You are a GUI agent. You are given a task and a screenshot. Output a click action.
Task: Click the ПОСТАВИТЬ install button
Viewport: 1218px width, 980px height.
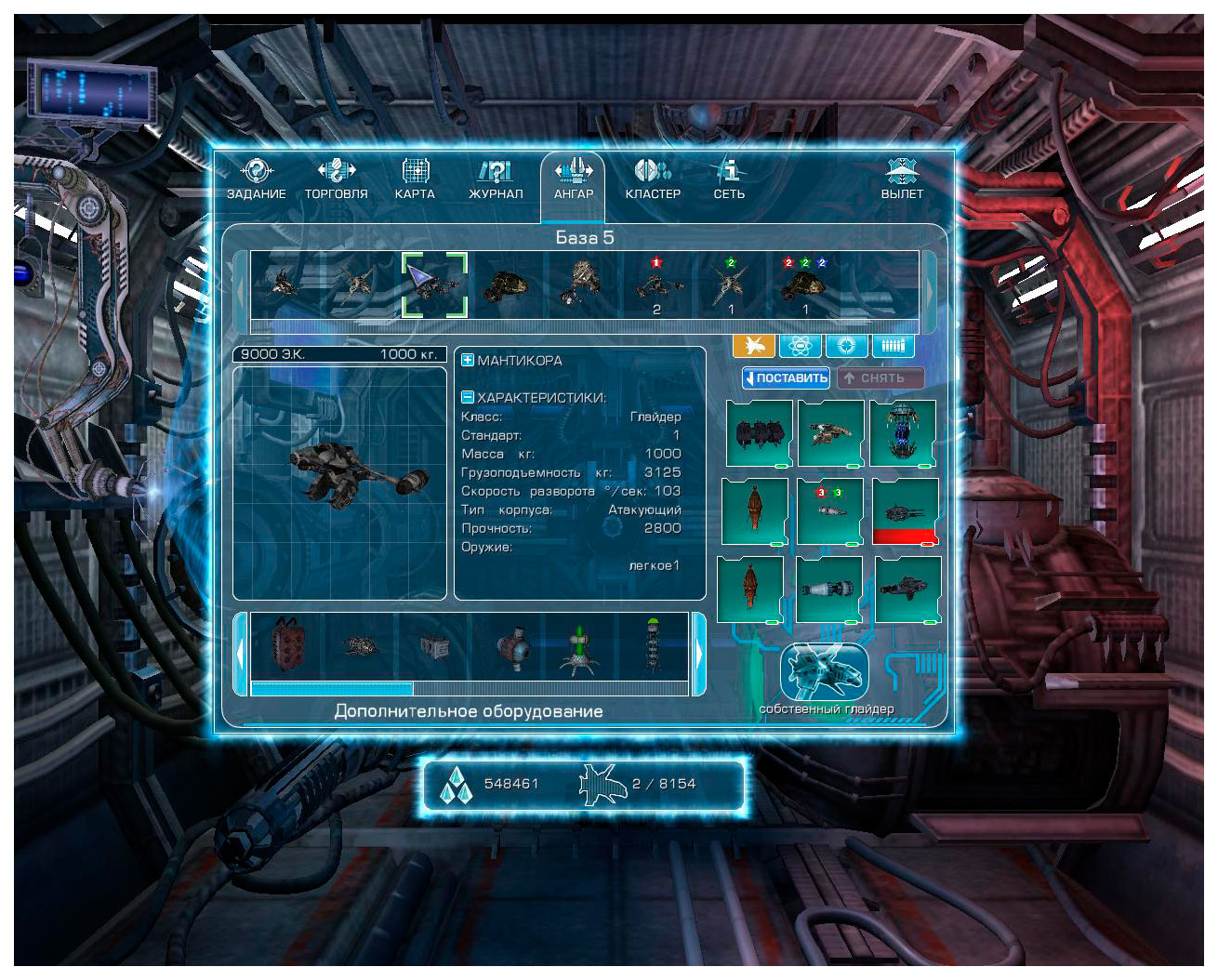[786, 377]
